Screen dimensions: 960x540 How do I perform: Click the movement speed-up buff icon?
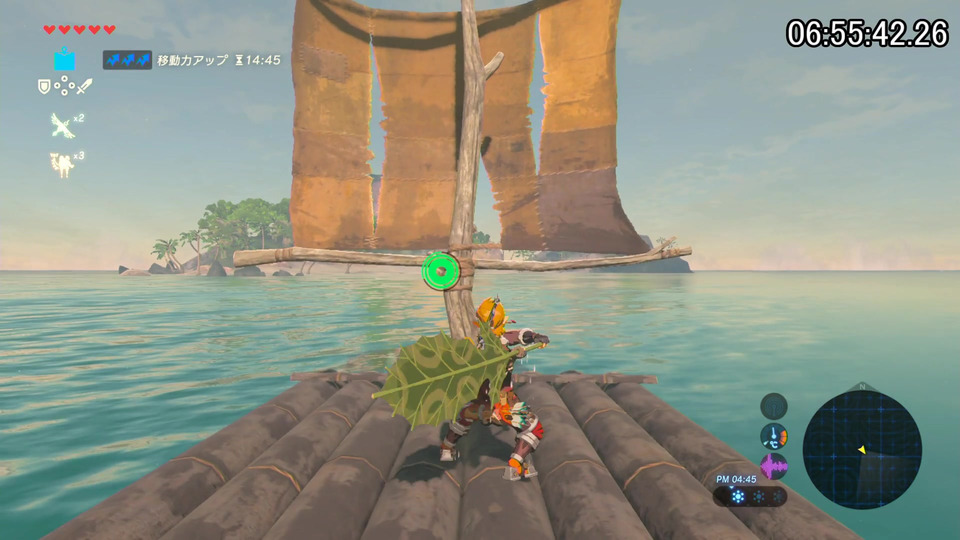pyautogui.click(x=127, y=60)
